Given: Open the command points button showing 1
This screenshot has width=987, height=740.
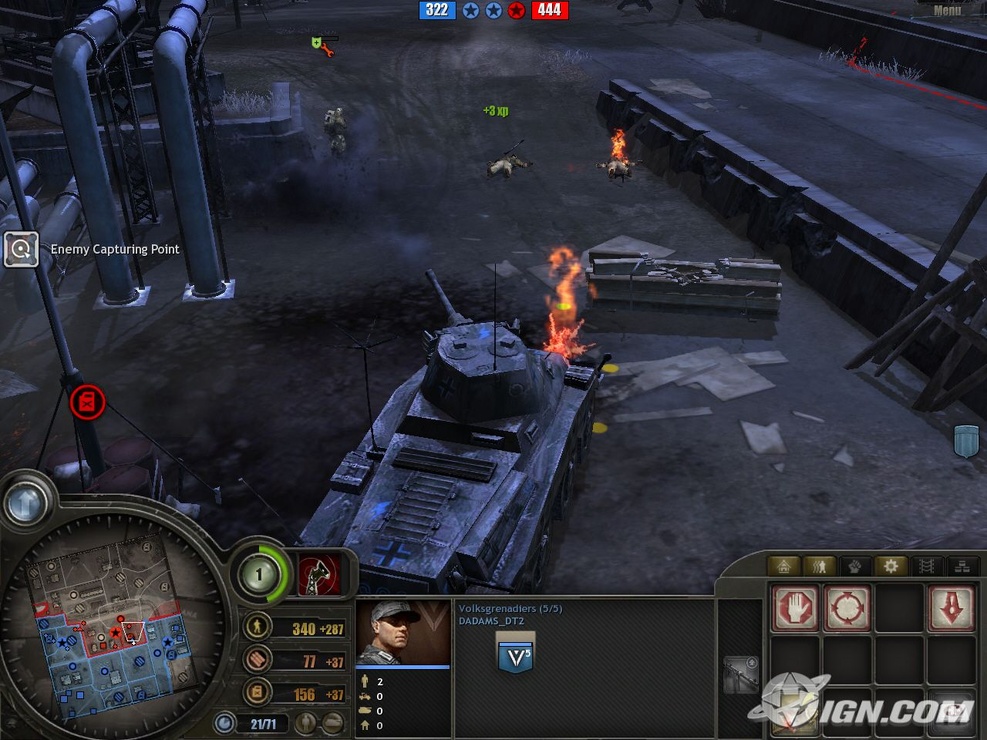Looking at the screenshot, I should [258, 575].
